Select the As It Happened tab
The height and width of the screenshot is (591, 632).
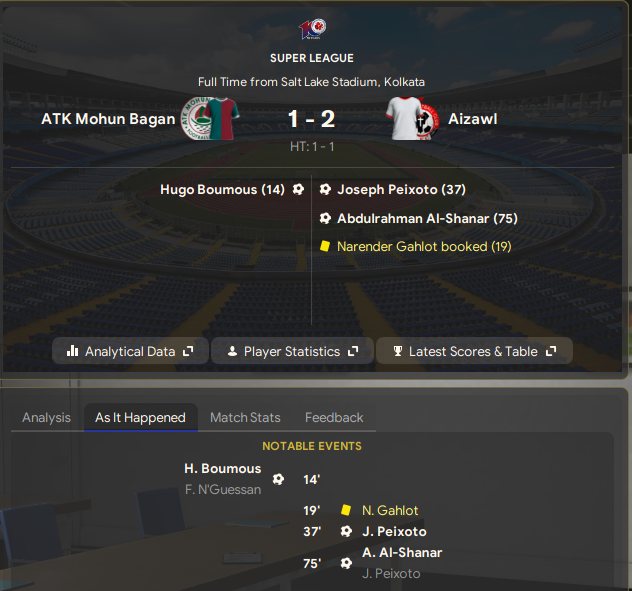pyautogui.click(x=140, y=417)
